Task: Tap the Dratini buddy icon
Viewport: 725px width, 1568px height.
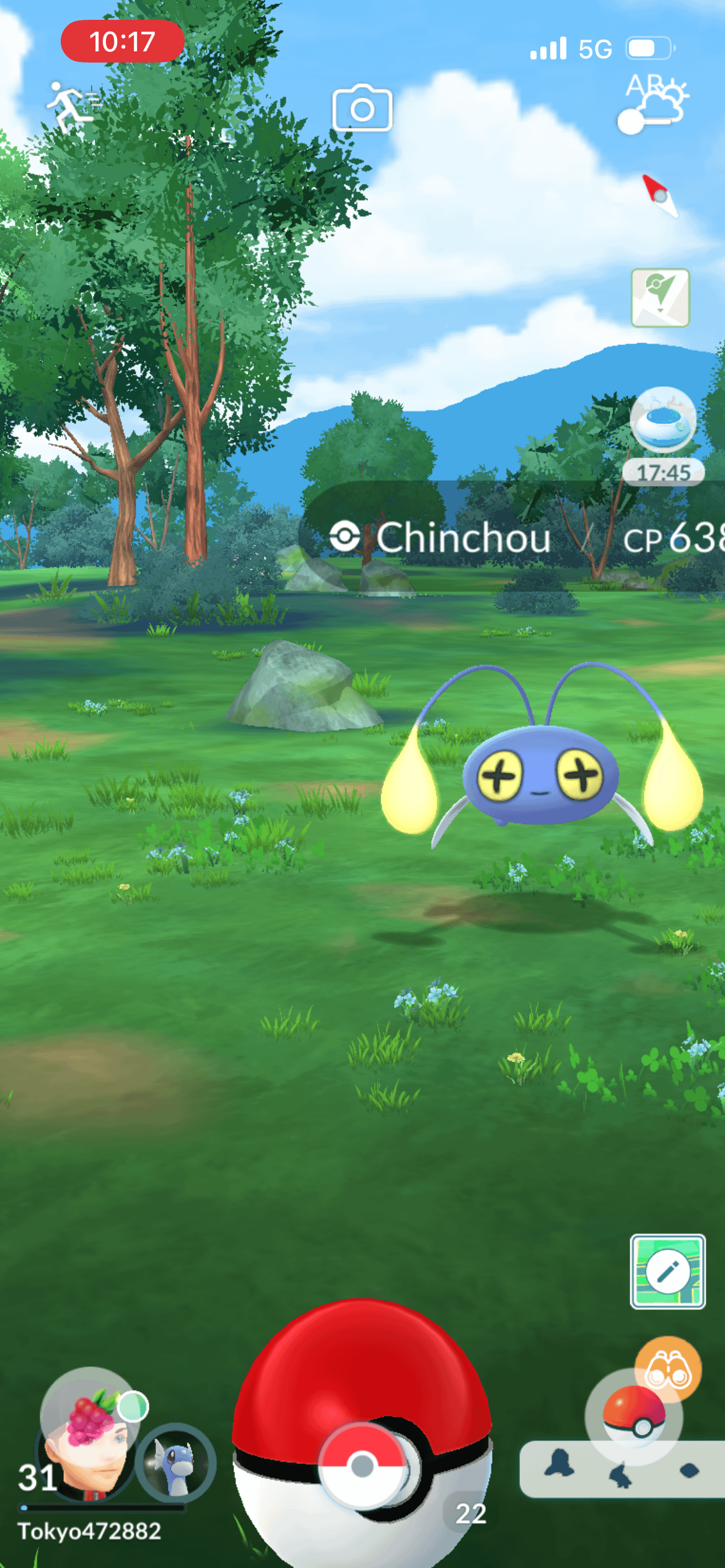Action: 175,1463
